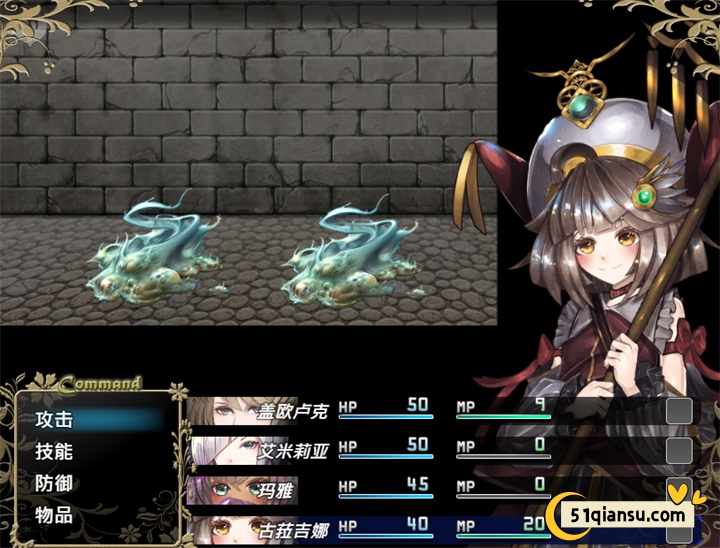The height and width of the screenshot is (548, 720).
Task: Choose the 防御 defend command
Action: pos(56,484)
